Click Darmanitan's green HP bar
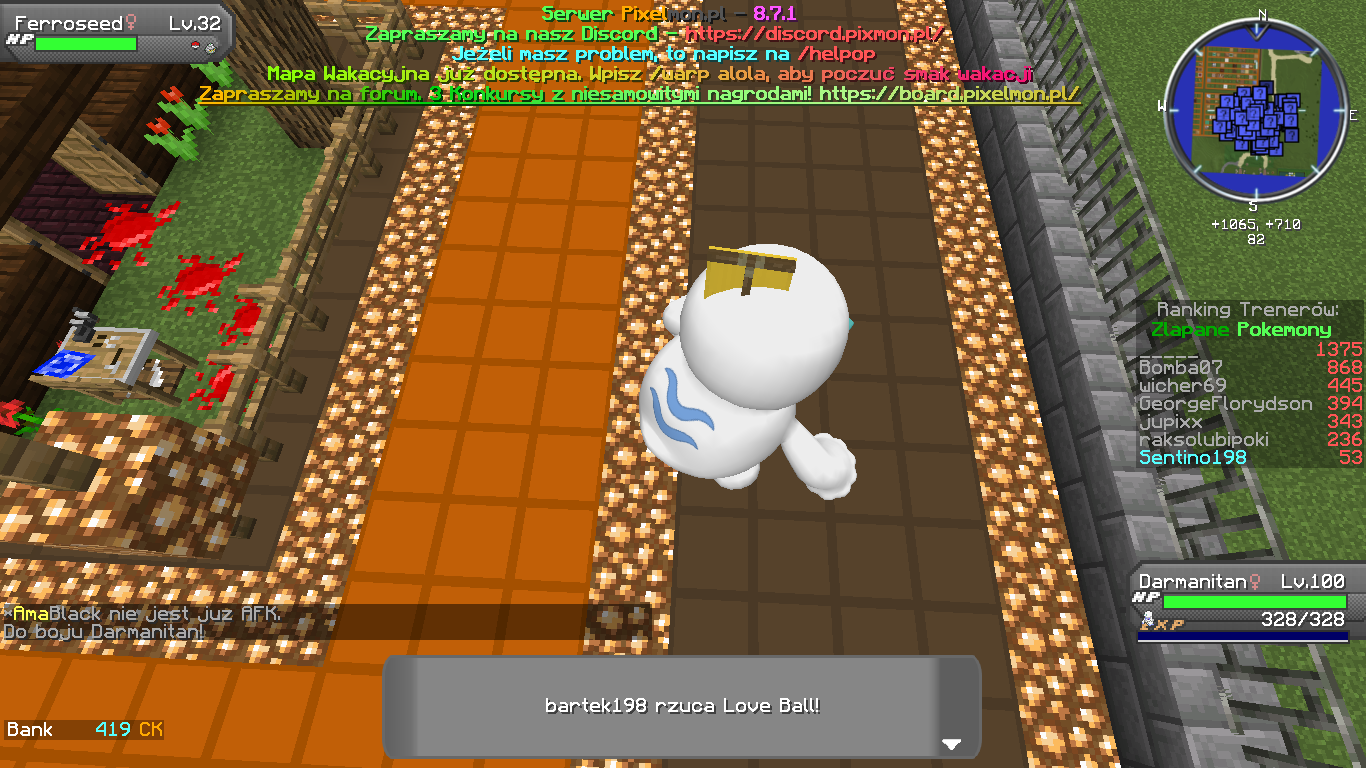The image size is (1366, 768). click(x=1255, y=601)
